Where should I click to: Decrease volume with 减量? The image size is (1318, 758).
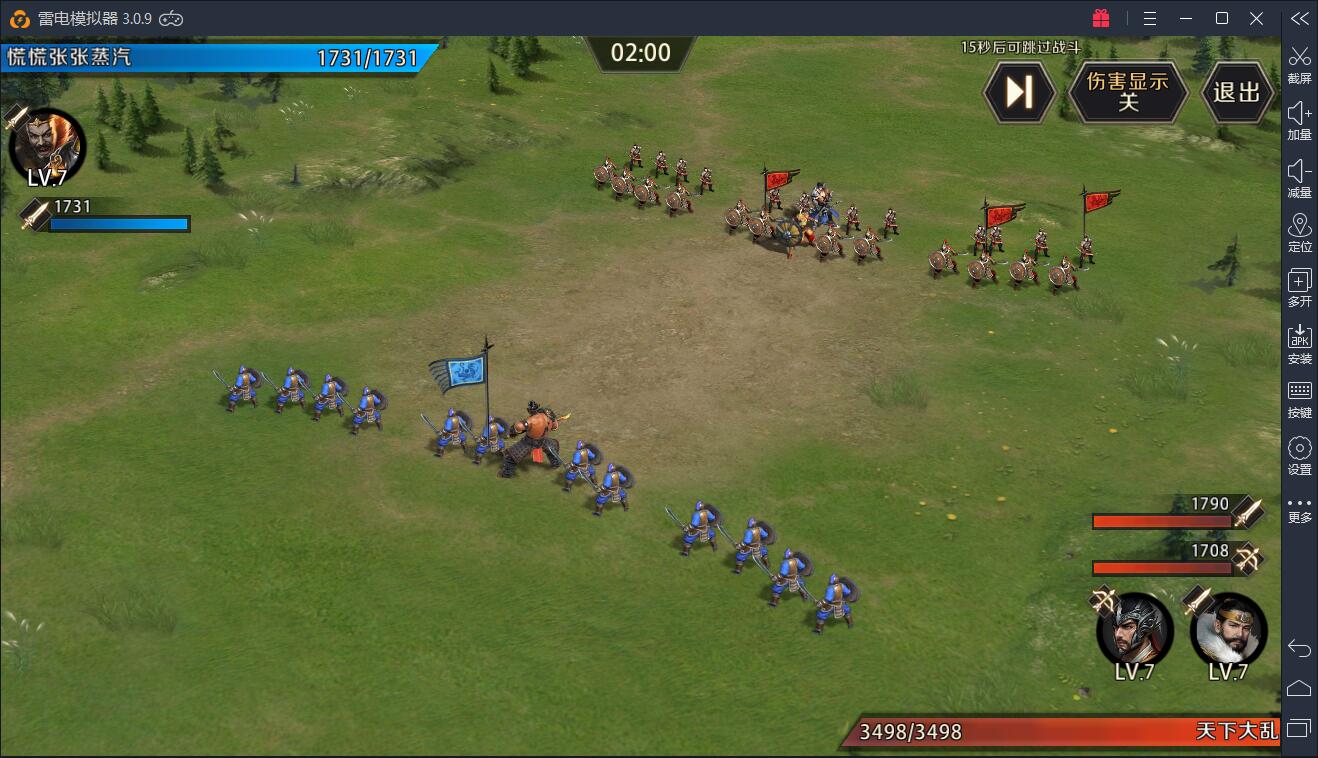(1299, 176)
